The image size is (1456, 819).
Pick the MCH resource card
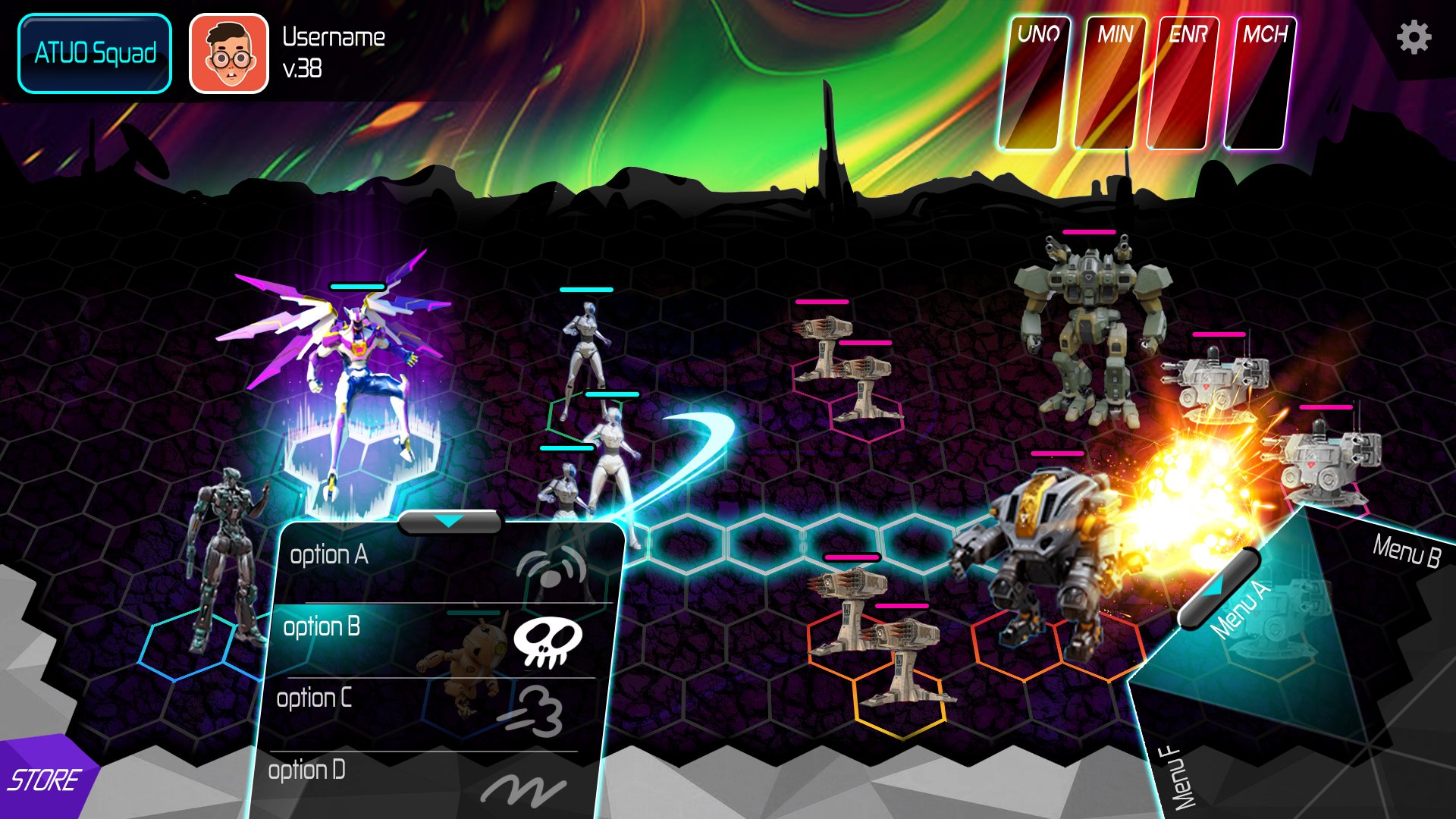pos(1259,83)
